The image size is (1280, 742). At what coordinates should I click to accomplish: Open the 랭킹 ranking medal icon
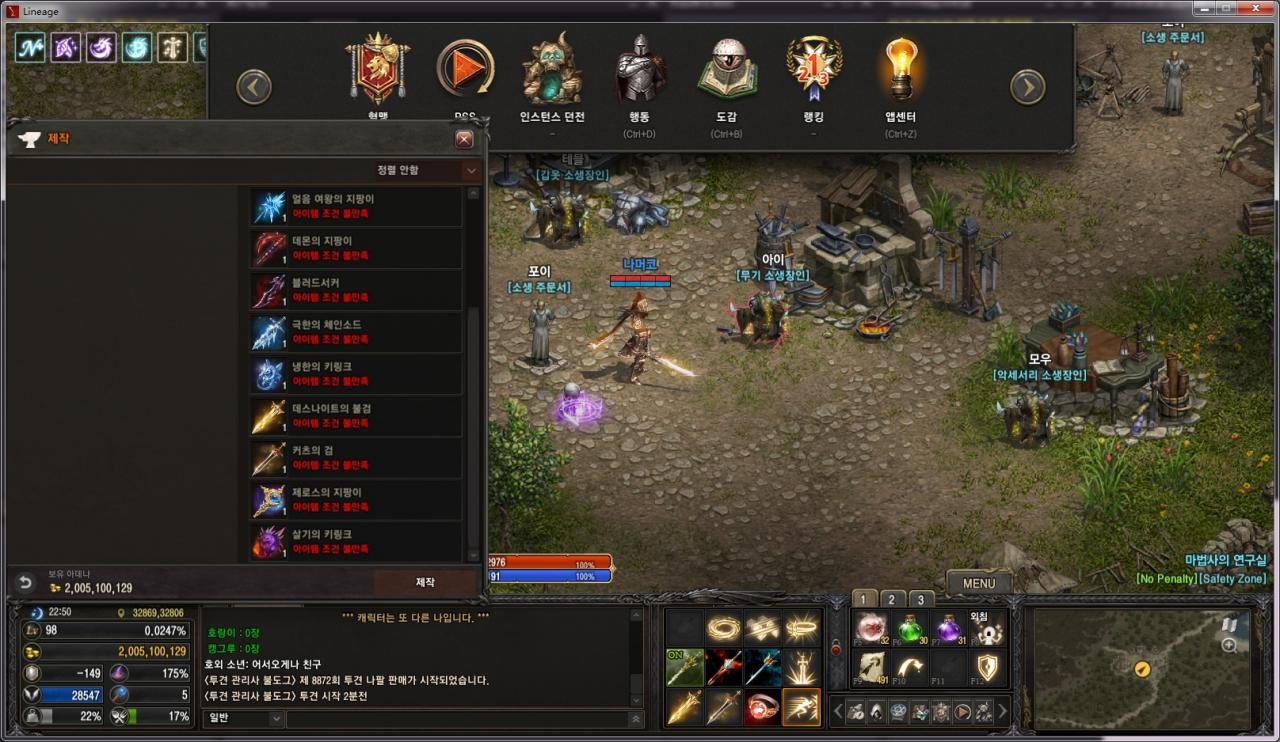click(x=814, y=66)
